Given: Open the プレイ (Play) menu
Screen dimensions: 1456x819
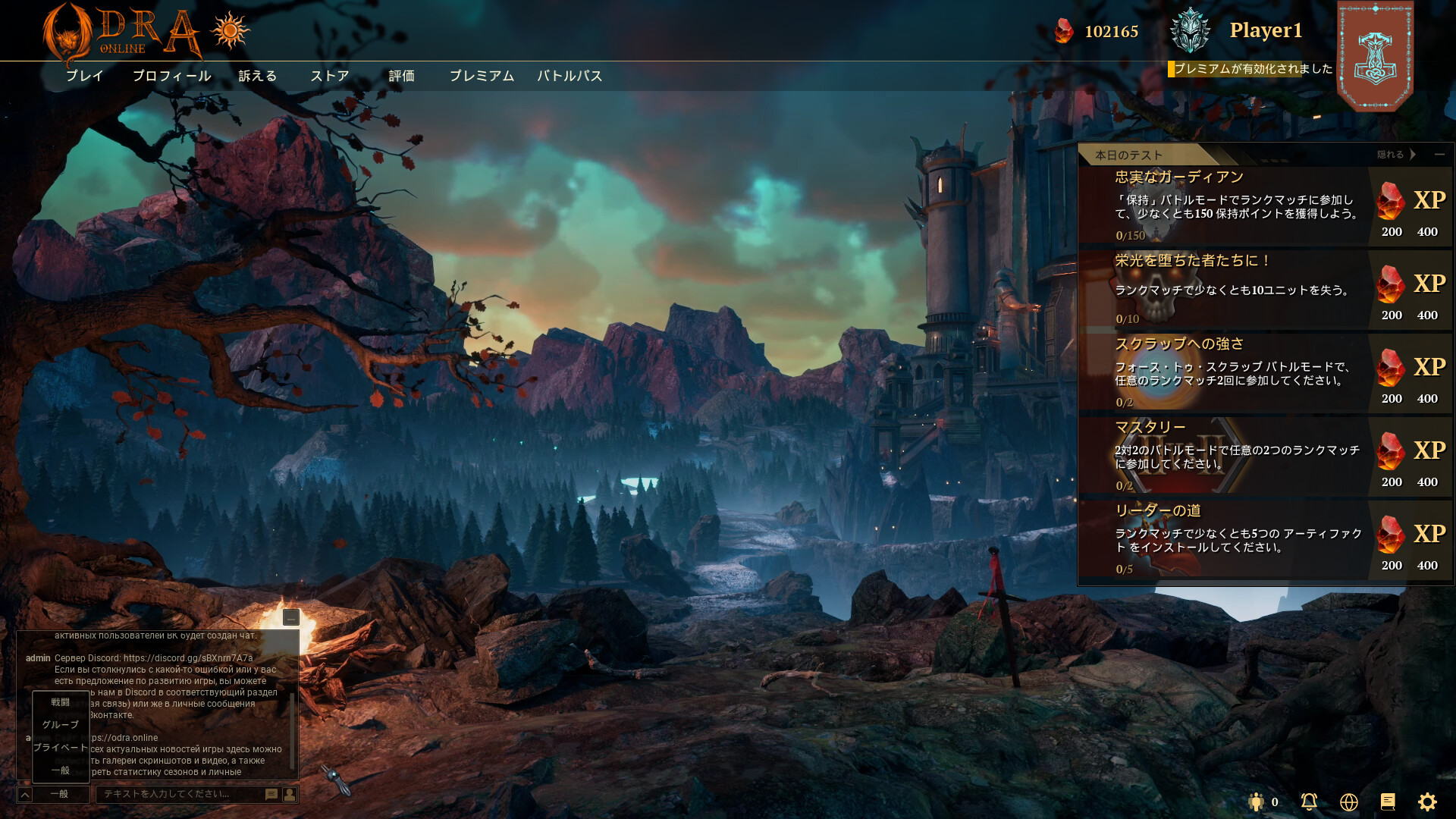Looking at the screenshot, I should coord(84,76).
